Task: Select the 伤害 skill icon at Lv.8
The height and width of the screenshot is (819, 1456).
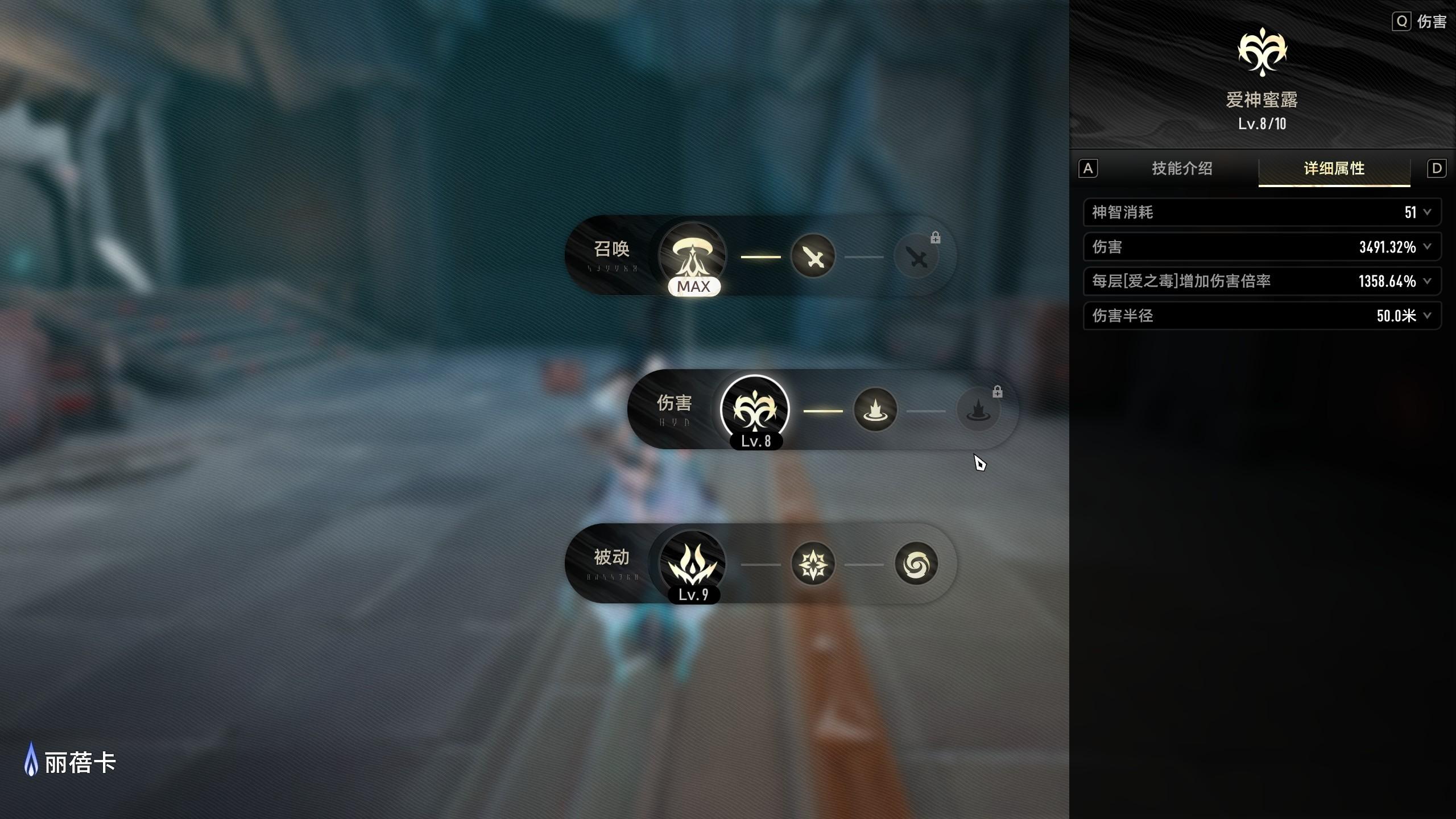Action: point(755,409)
